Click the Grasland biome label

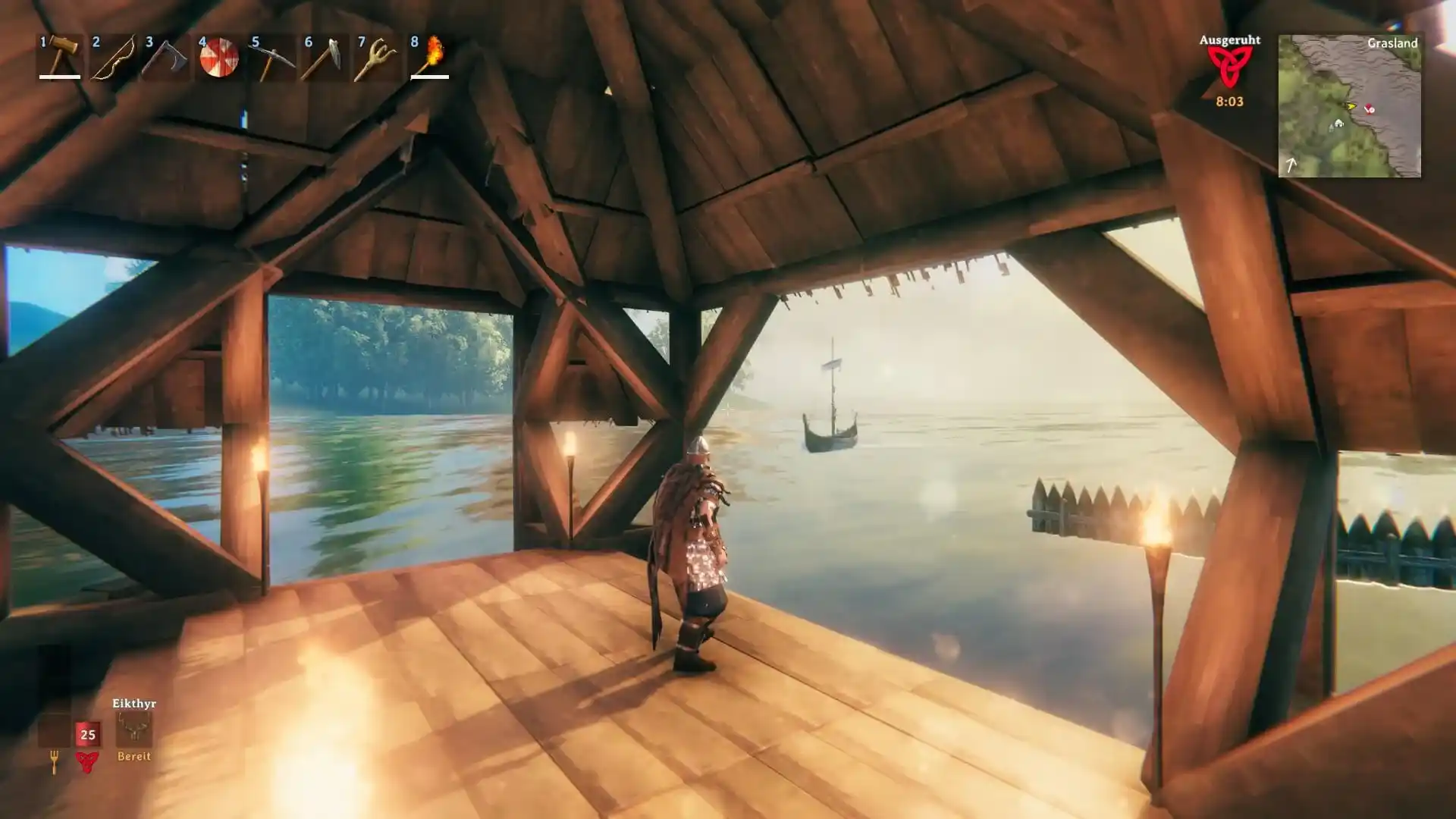(x=1394, y=43)
